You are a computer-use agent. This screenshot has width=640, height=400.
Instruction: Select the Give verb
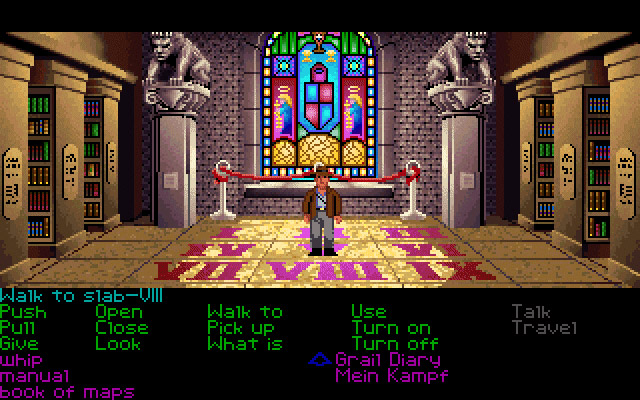click(20, 344)
